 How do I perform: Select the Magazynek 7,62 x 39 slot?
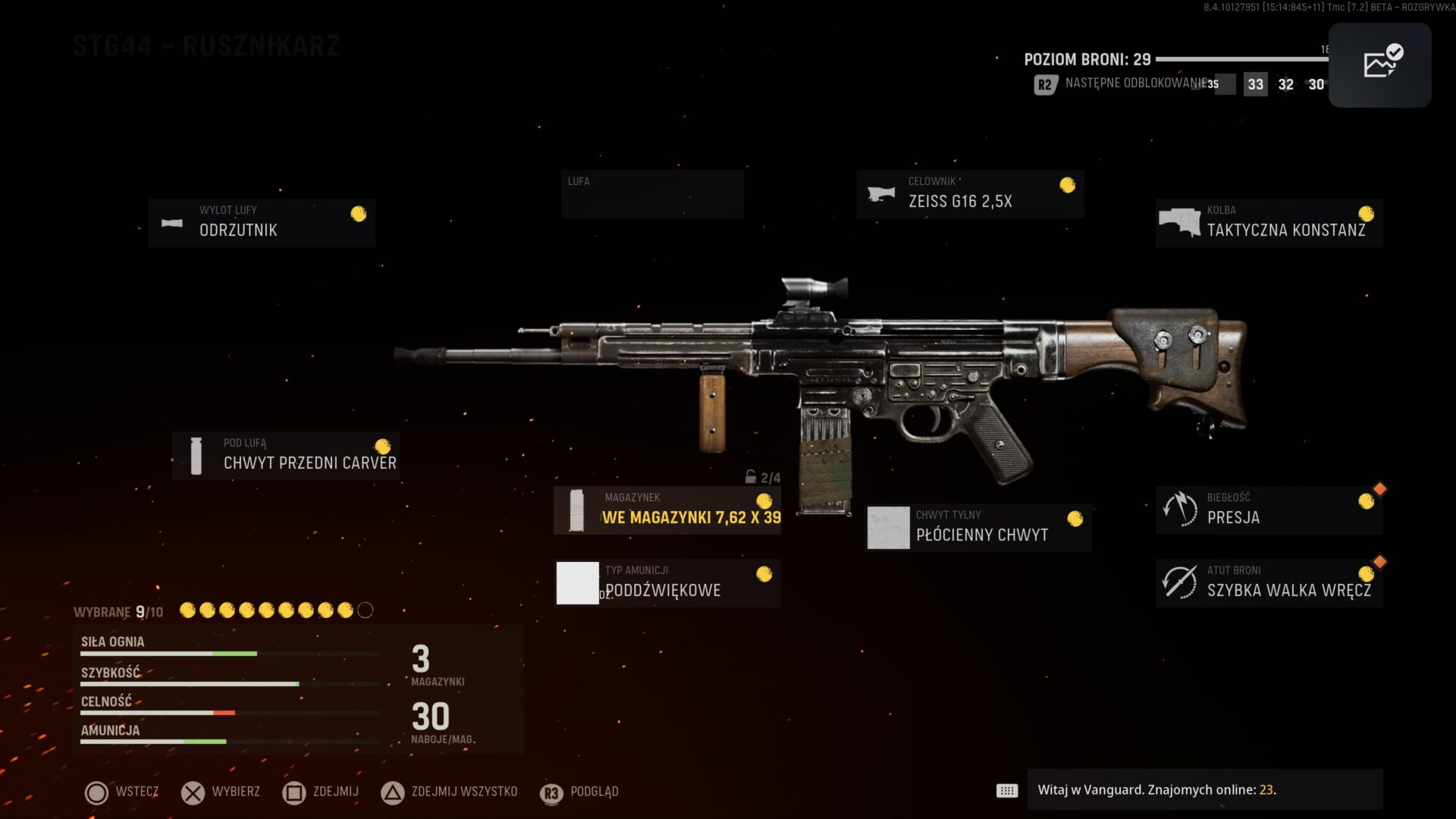667,510
